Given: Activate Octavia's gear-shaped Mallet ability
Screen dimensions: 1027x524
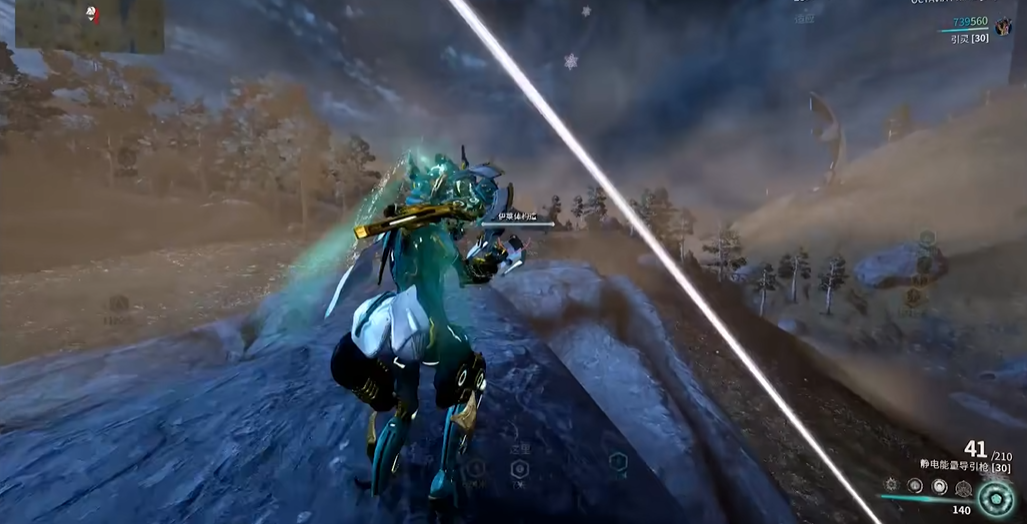Looking at the screenshot, I should 891,485.
